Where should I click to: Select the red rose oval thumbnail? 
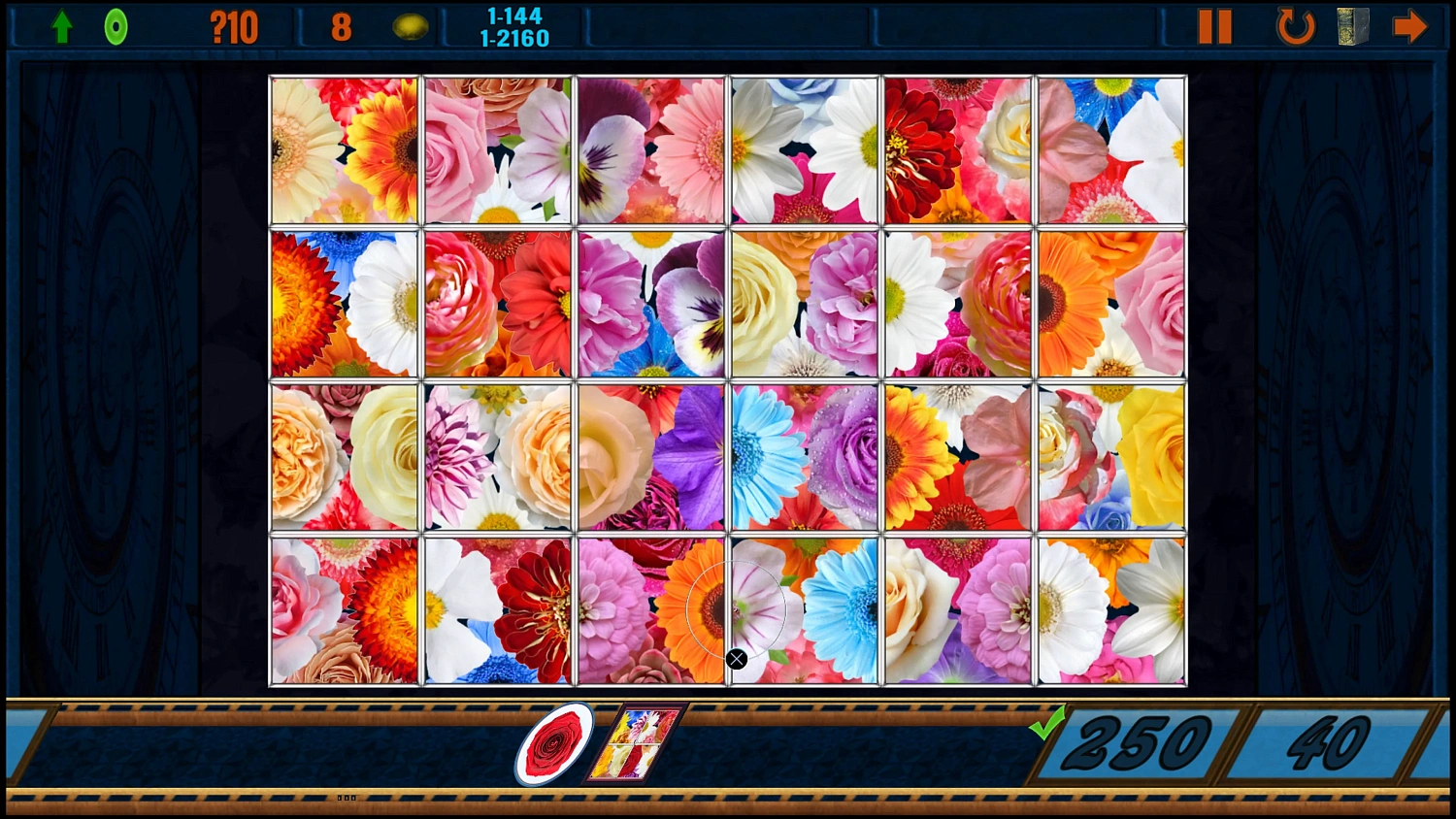[553, 744]
